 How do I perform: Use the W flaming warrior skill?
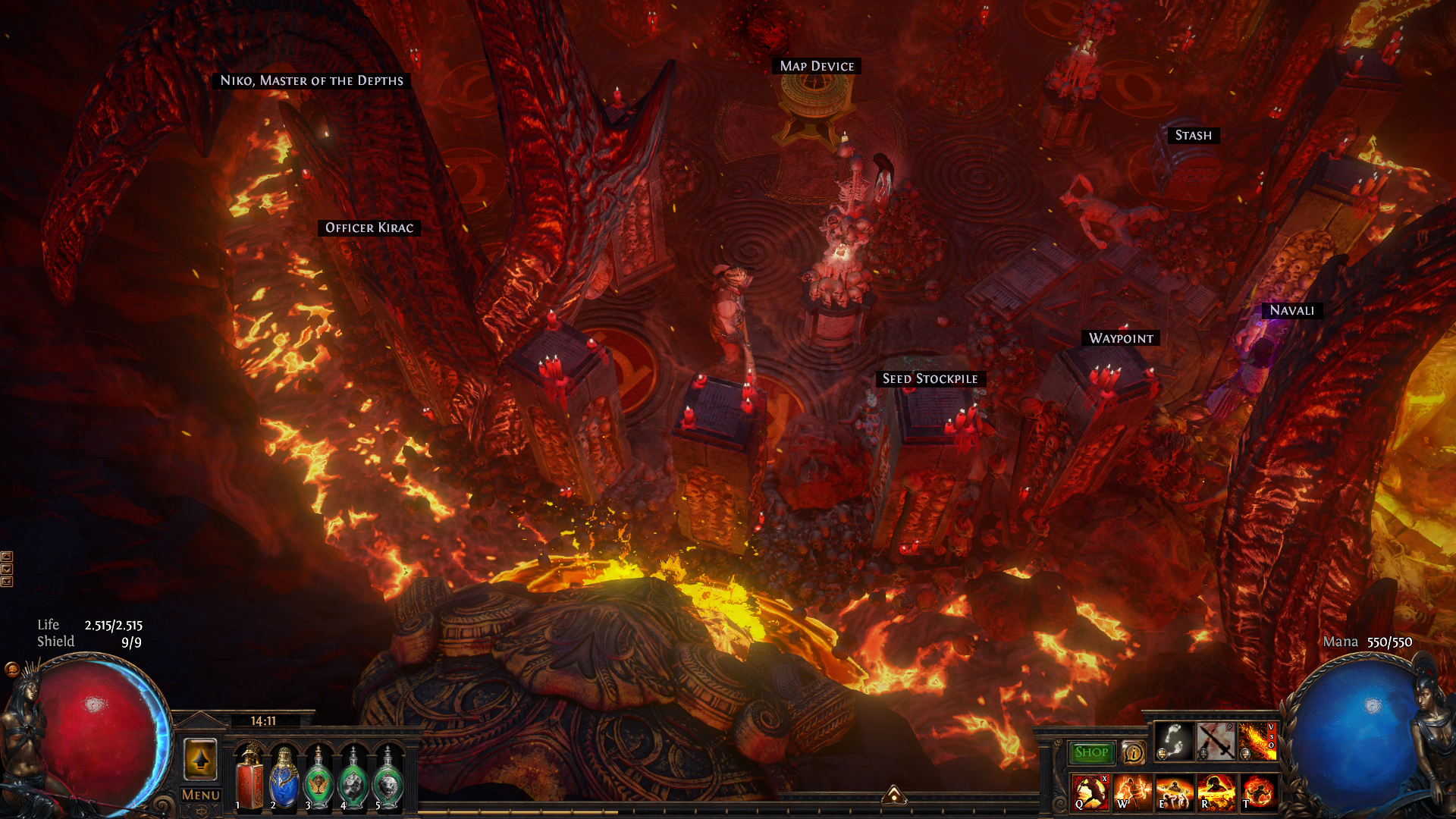1132,792
